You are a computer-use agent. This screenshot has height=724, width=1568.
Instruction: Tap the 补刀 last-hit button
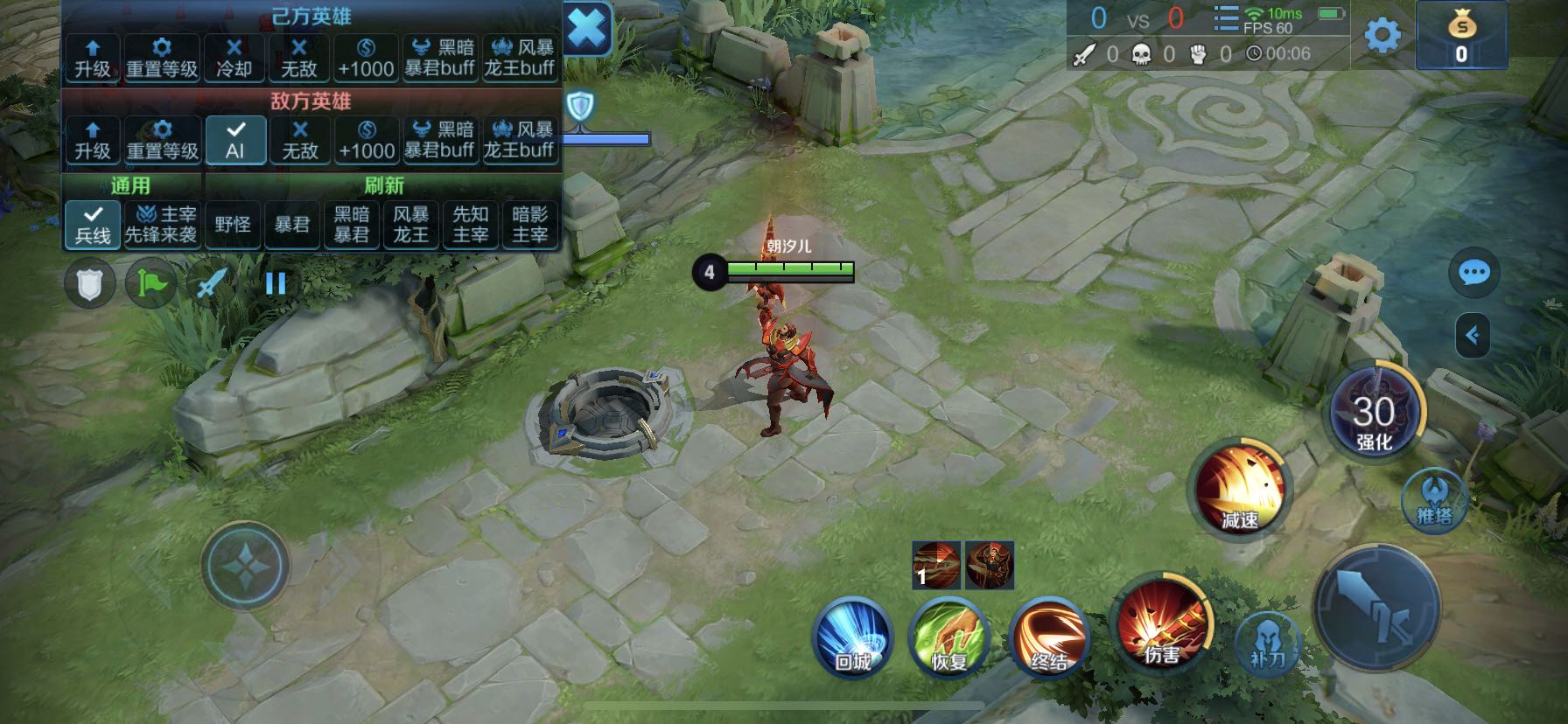(x=1268, y=643)
